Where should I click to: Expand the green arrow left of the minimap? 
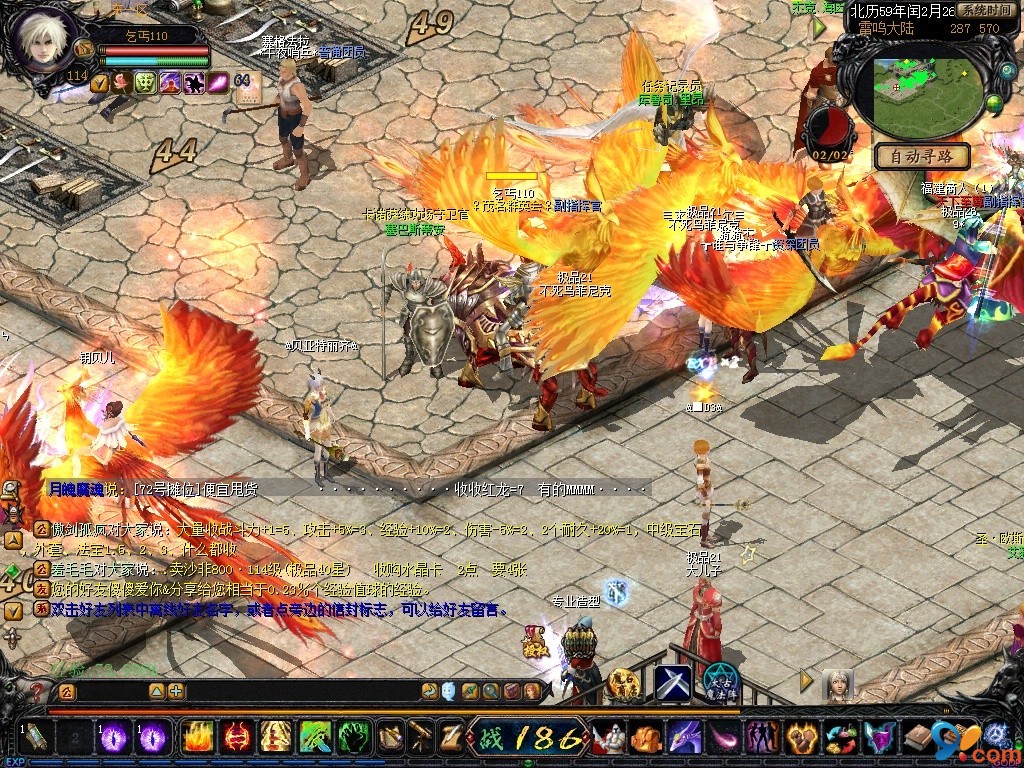[x=819, y=28]
